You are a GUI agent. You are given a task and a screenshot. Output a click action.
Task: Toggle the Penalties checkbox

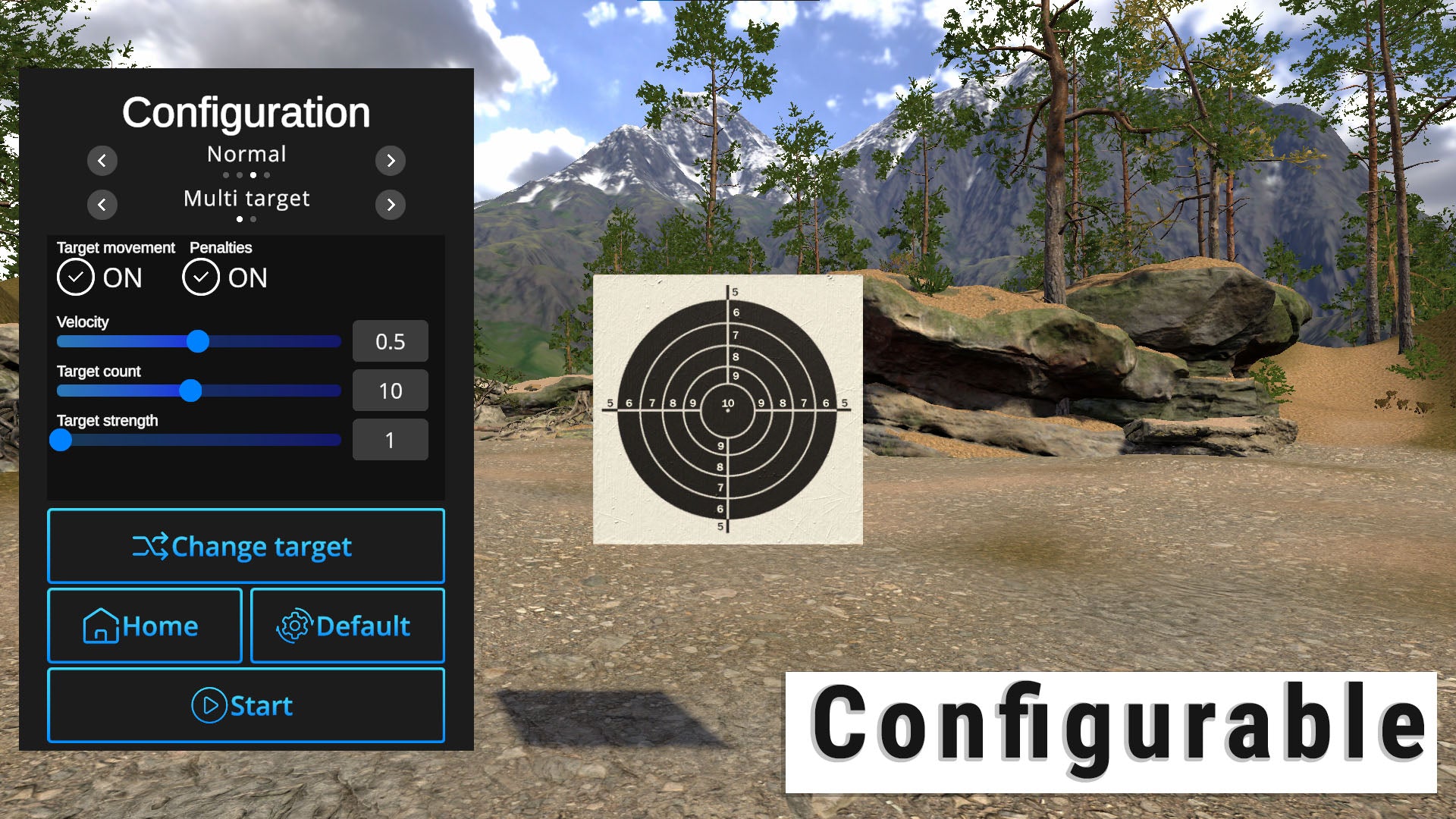201,278
